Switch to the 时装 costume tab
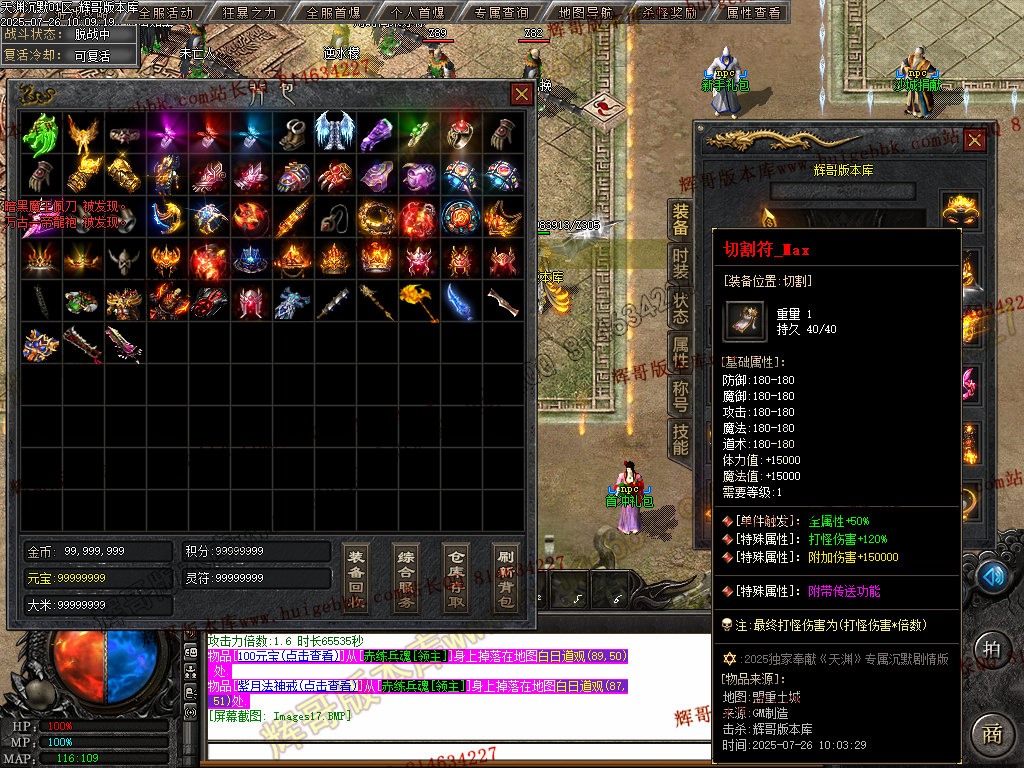 [680, 262]
